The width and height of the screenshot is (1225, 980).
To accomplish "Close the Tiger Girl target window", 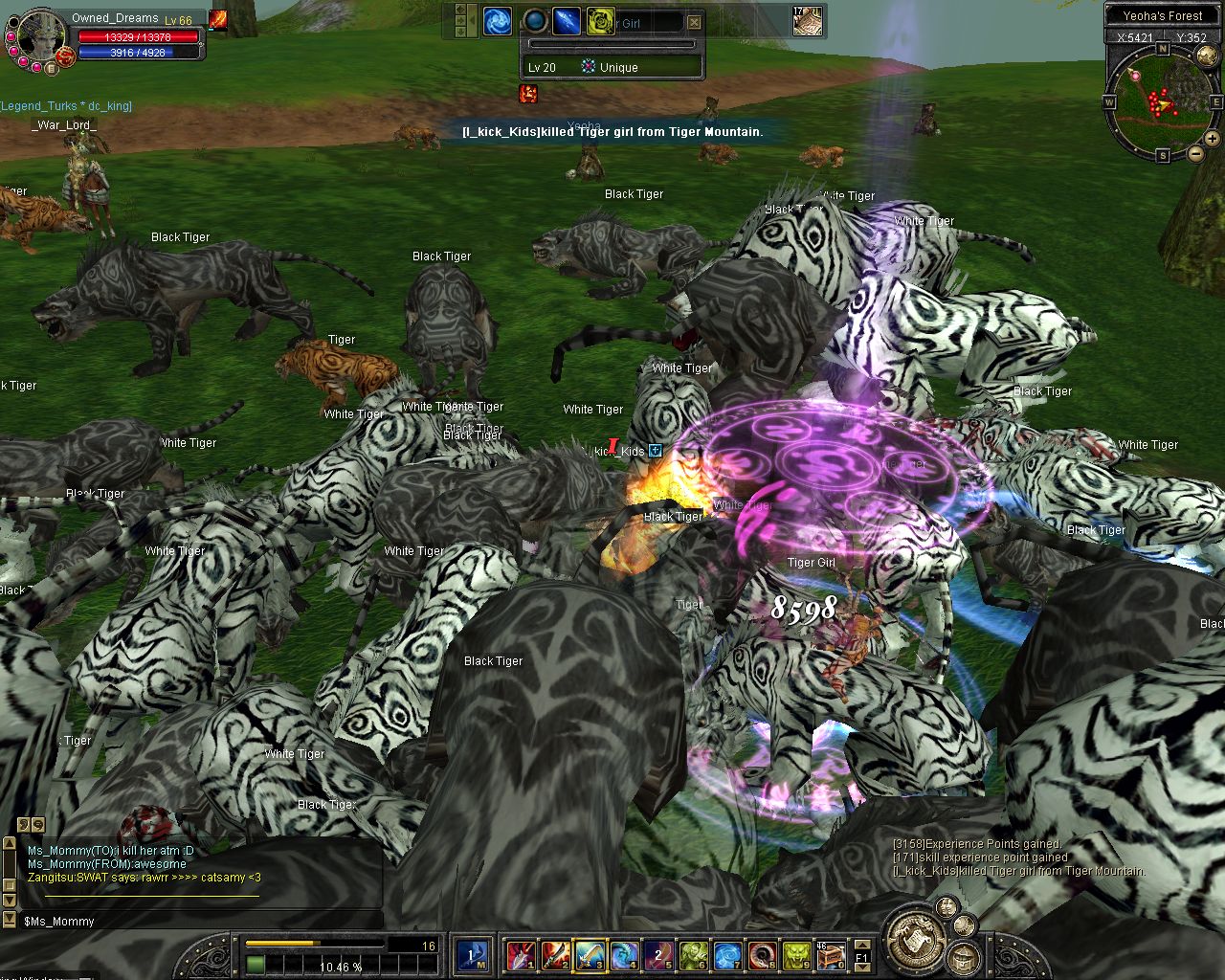I will pos(694,22).
